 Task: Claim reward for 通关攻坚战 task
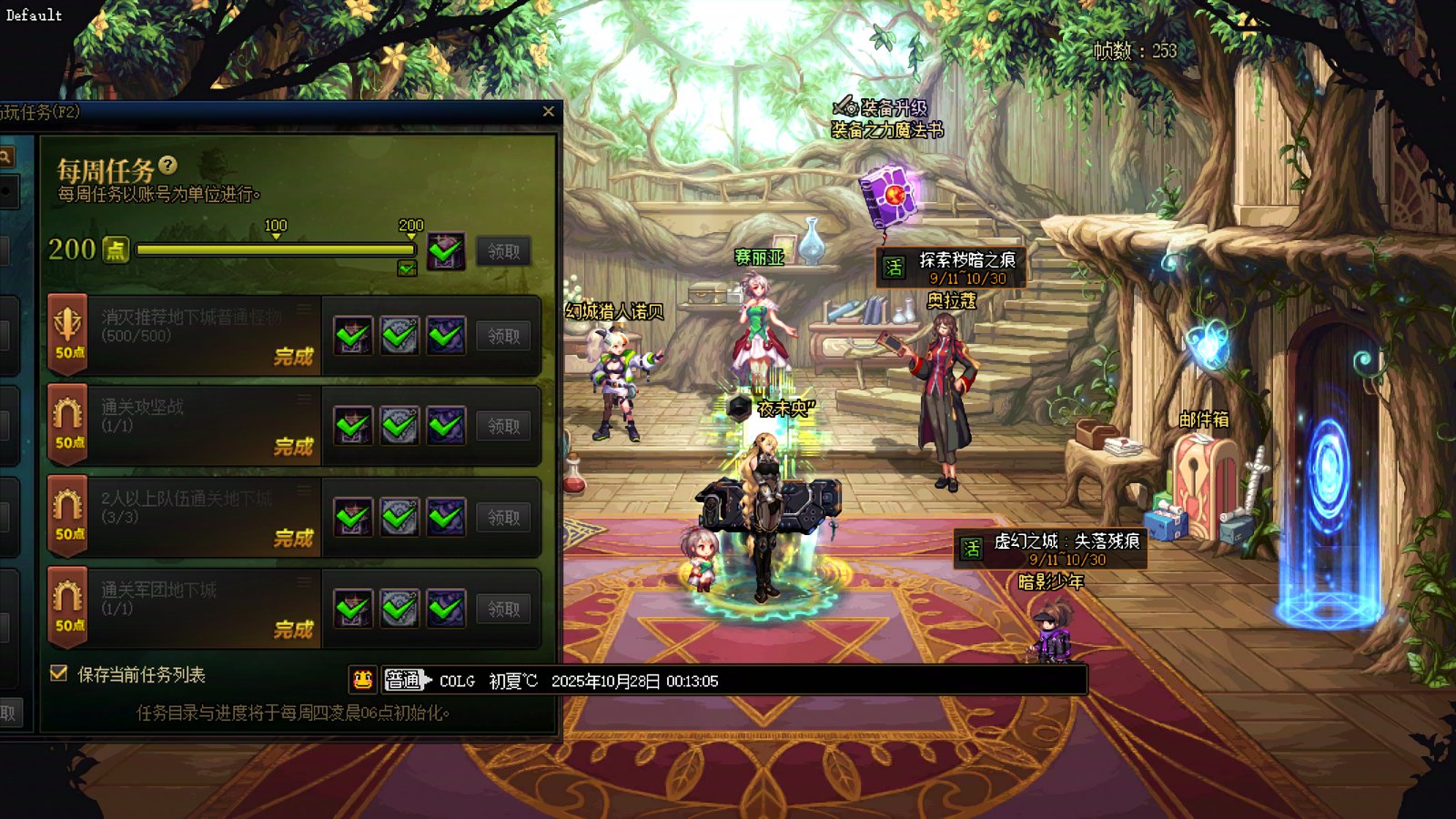pyautogui.click(x=503, y=426)
